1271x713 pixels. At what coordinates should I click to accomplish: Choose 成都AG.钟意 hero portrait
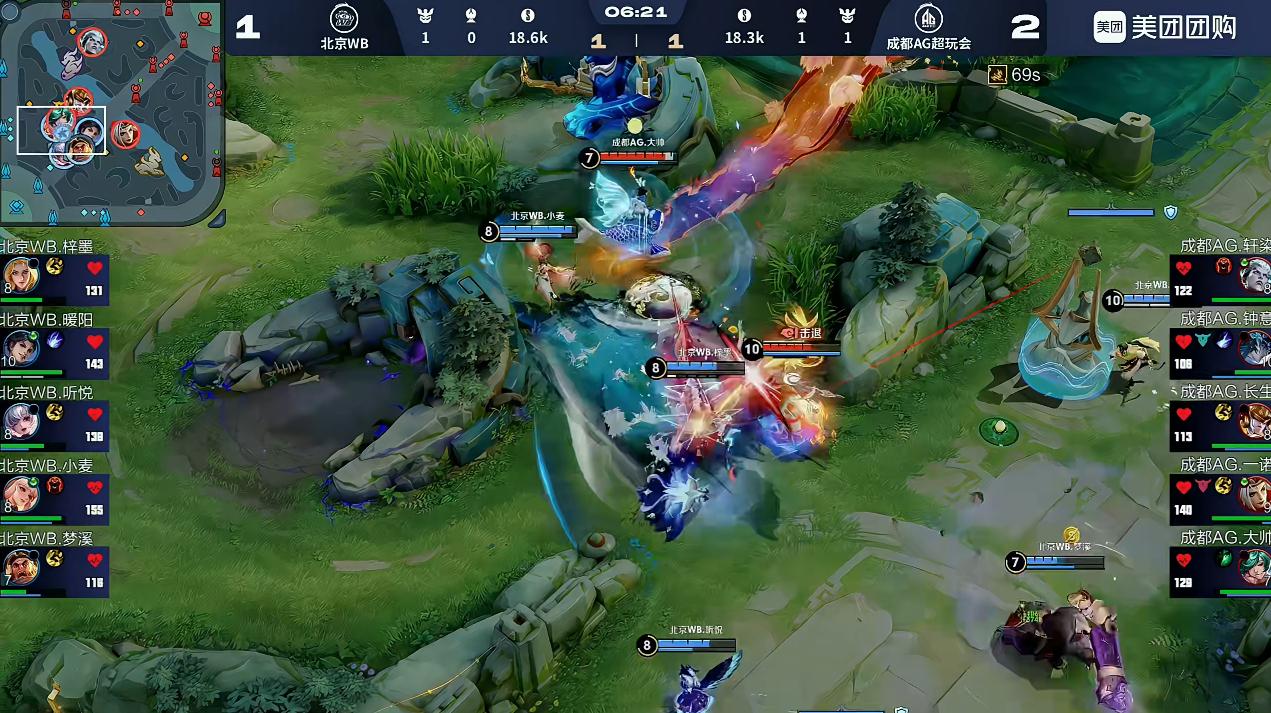pyautogui.click(x=1253, y=348)
